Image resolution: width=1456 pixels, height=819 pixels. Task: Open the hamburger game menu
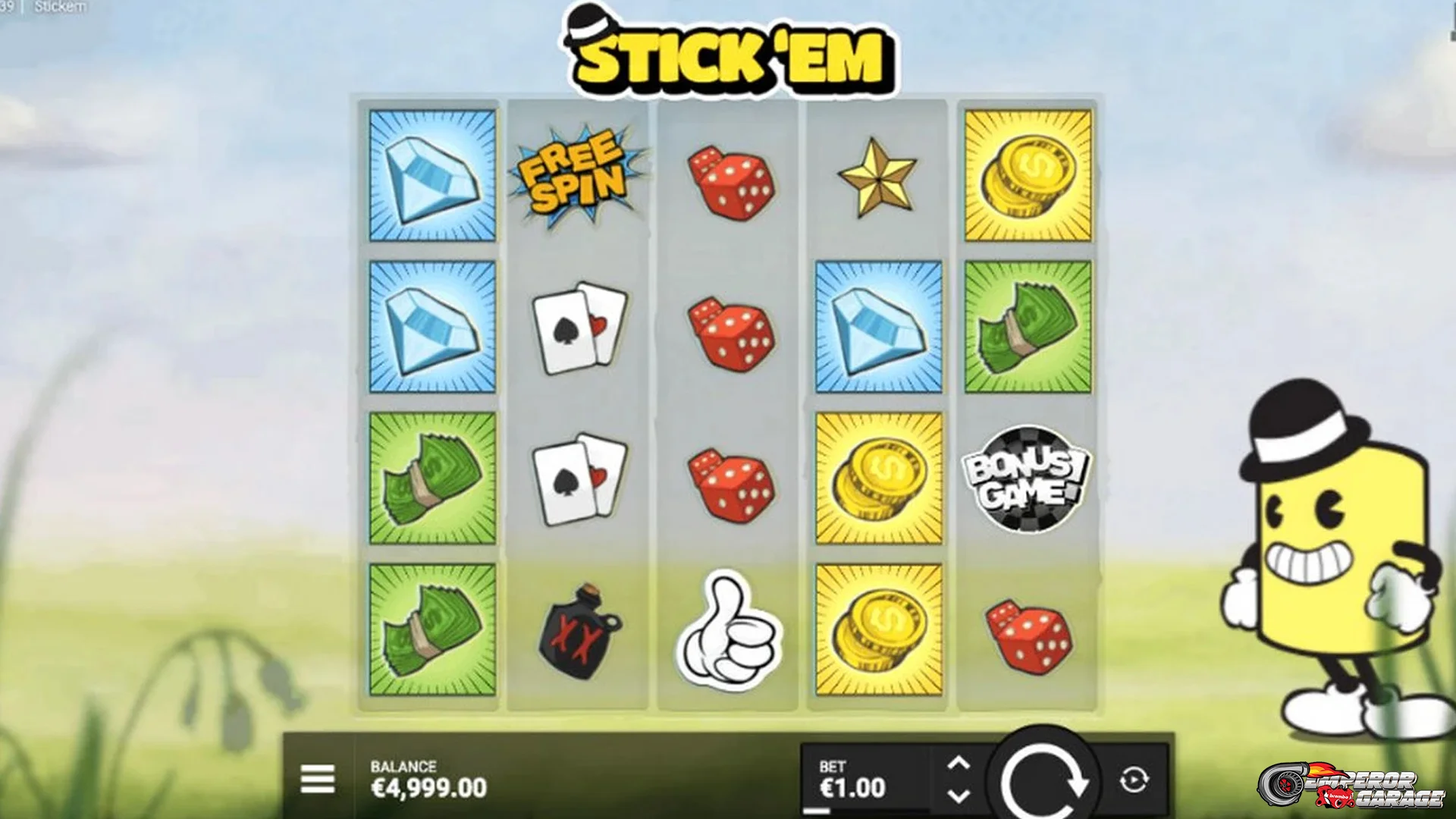318,777
